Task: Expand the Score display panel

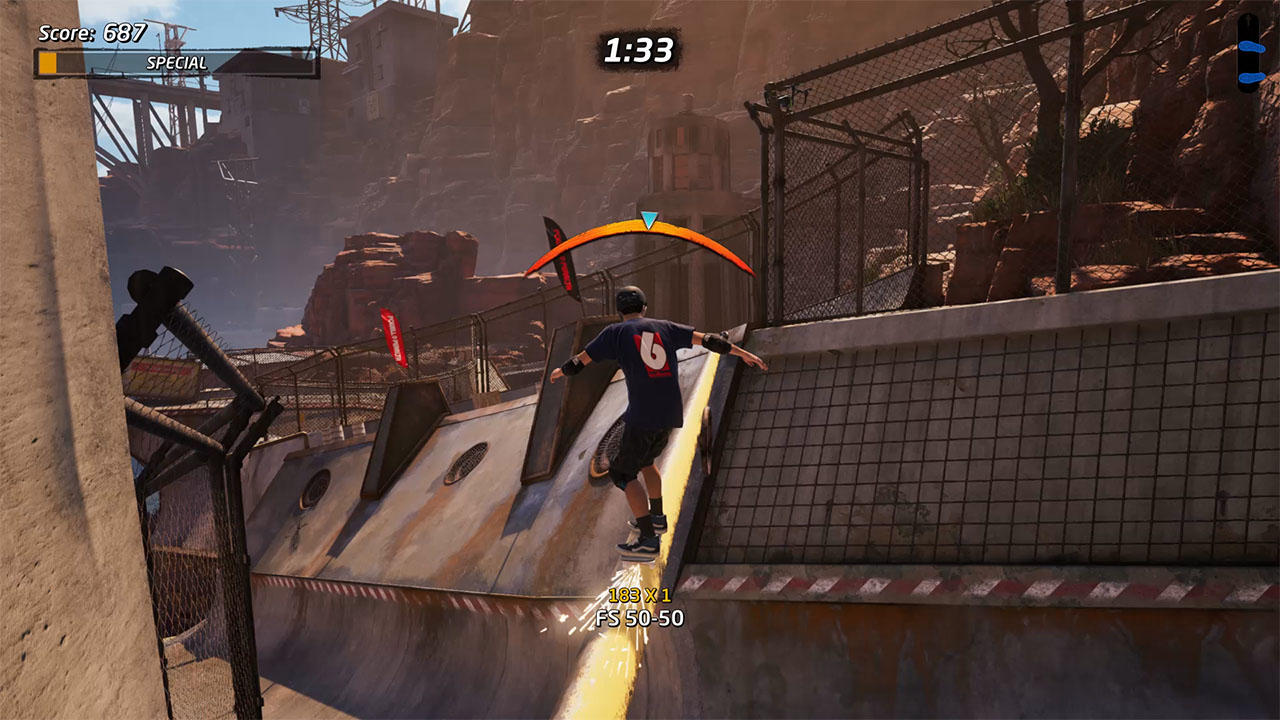Action: pos(95,31)
